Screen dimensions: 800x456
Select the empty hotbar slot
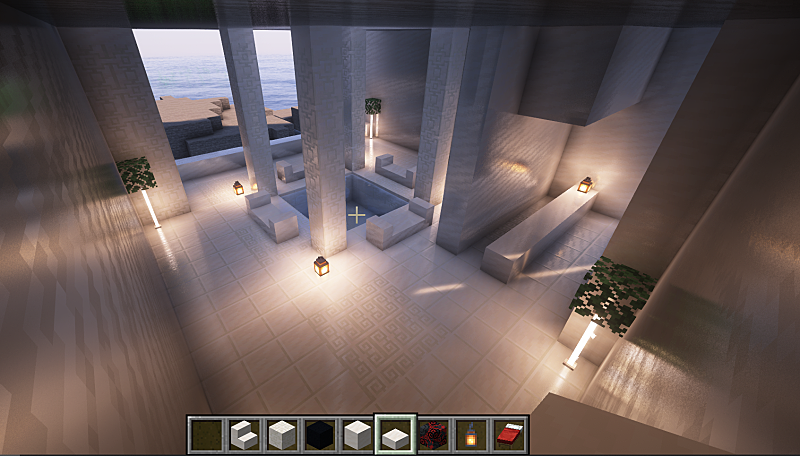click(206, 434)
